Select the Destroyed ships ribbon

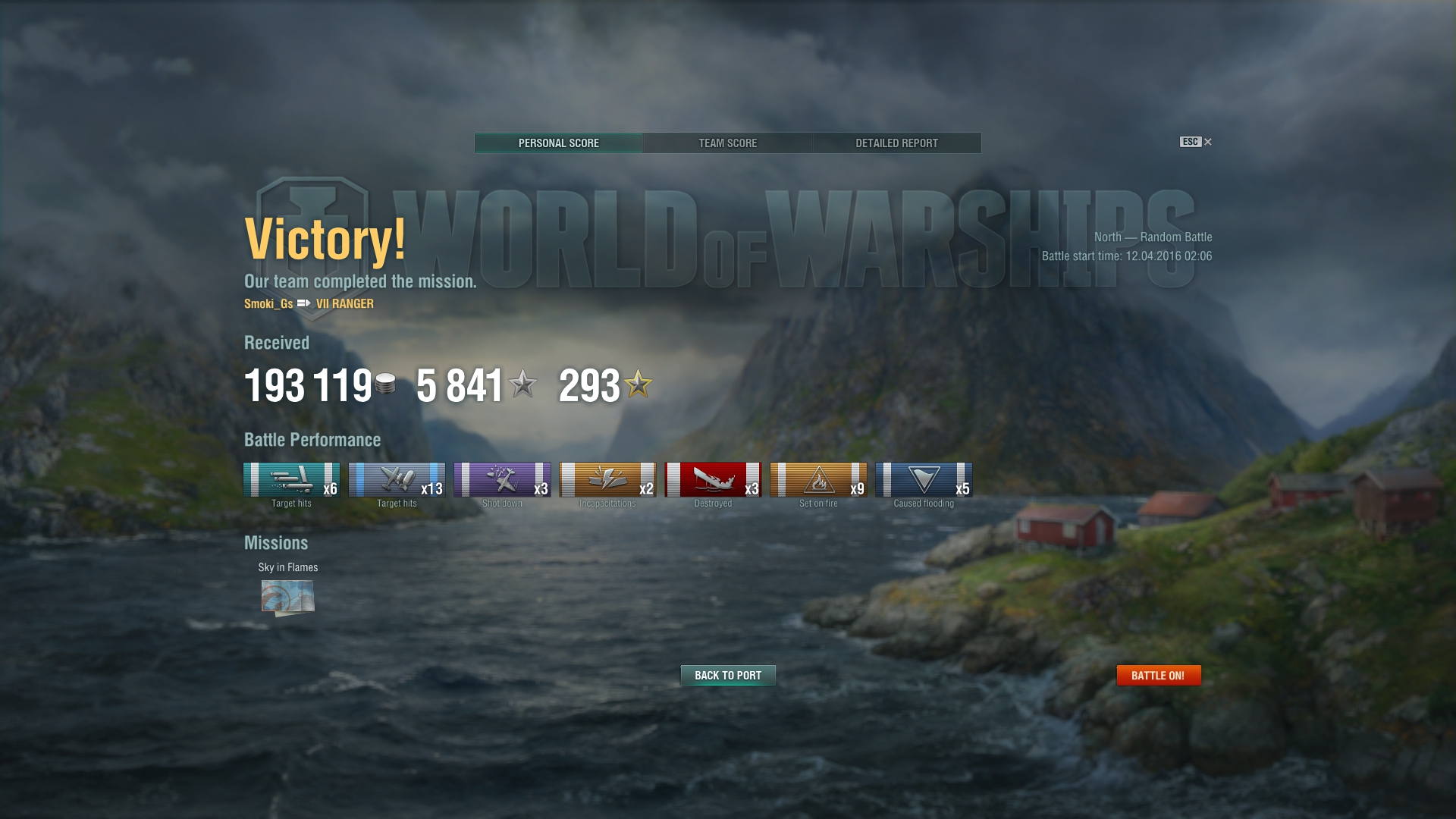coord(713,480)
